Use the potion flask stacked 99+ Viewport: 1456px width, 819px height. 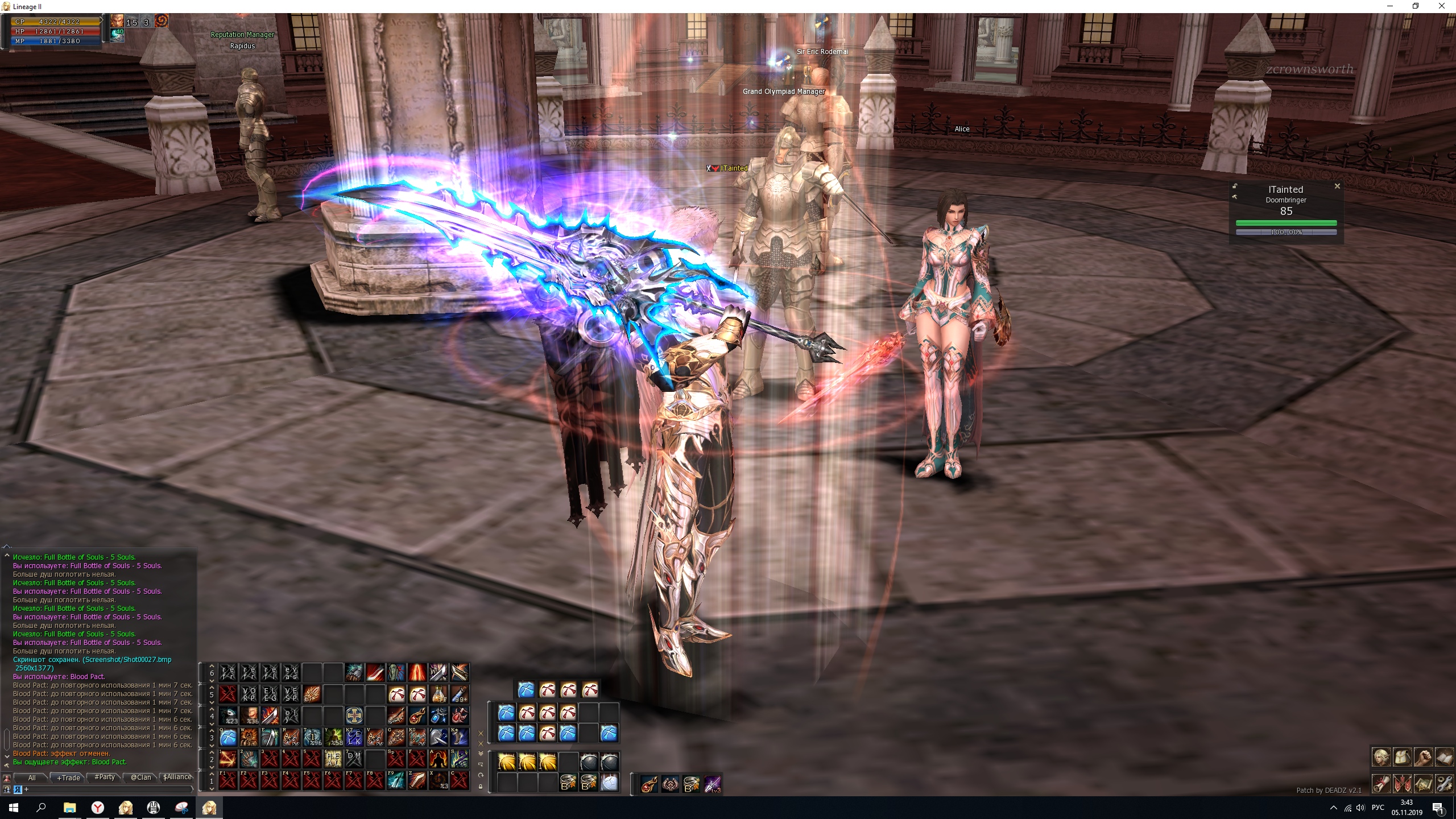tap(459, 694)
